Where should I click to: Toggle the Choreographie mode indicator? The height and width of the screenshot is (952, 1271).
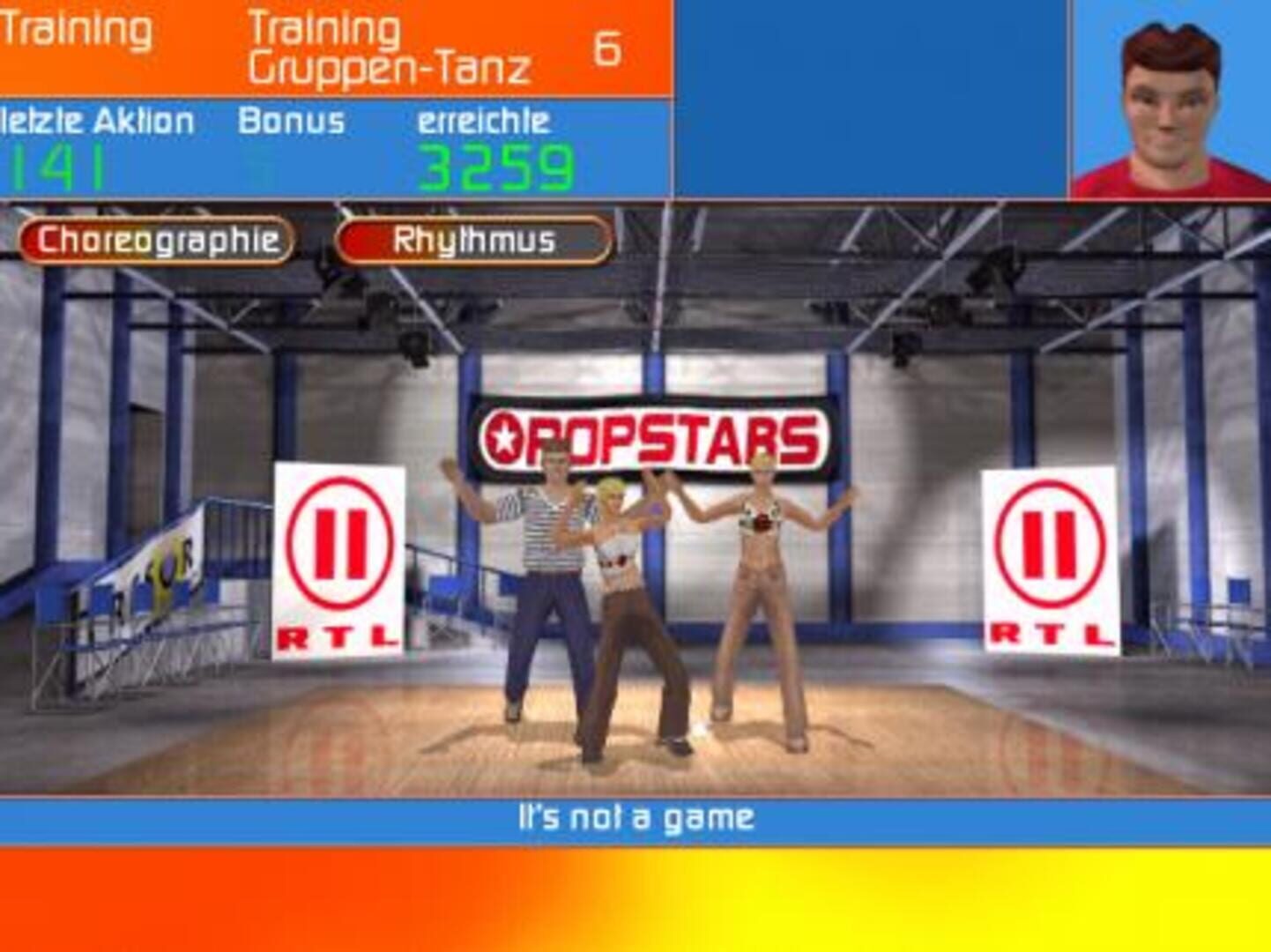pos(154,238)
